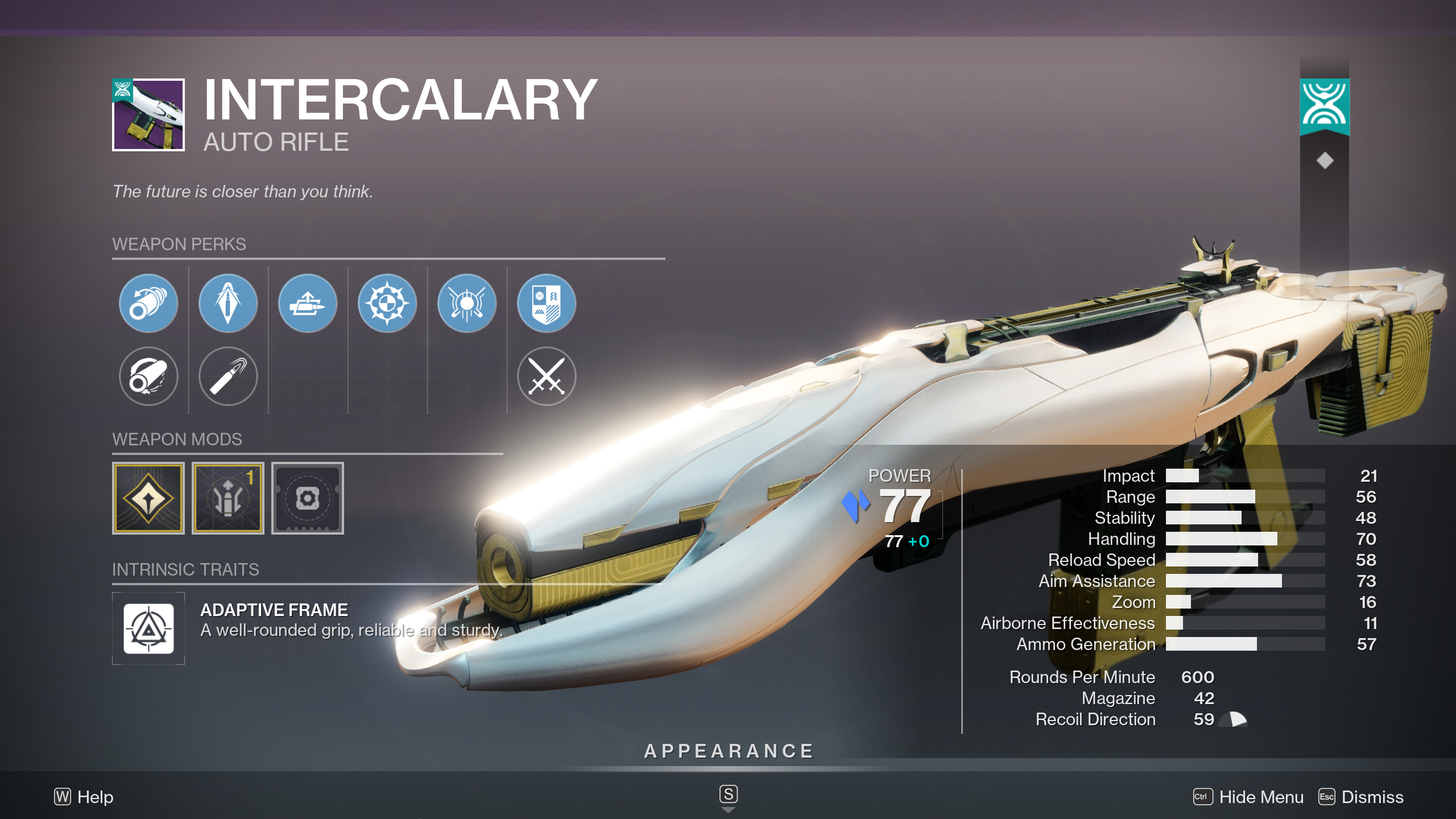The image size is (1456, 819).
Task: Choose the light magazine perk icon
Action: pyautogui.click(x=227, y=377)
